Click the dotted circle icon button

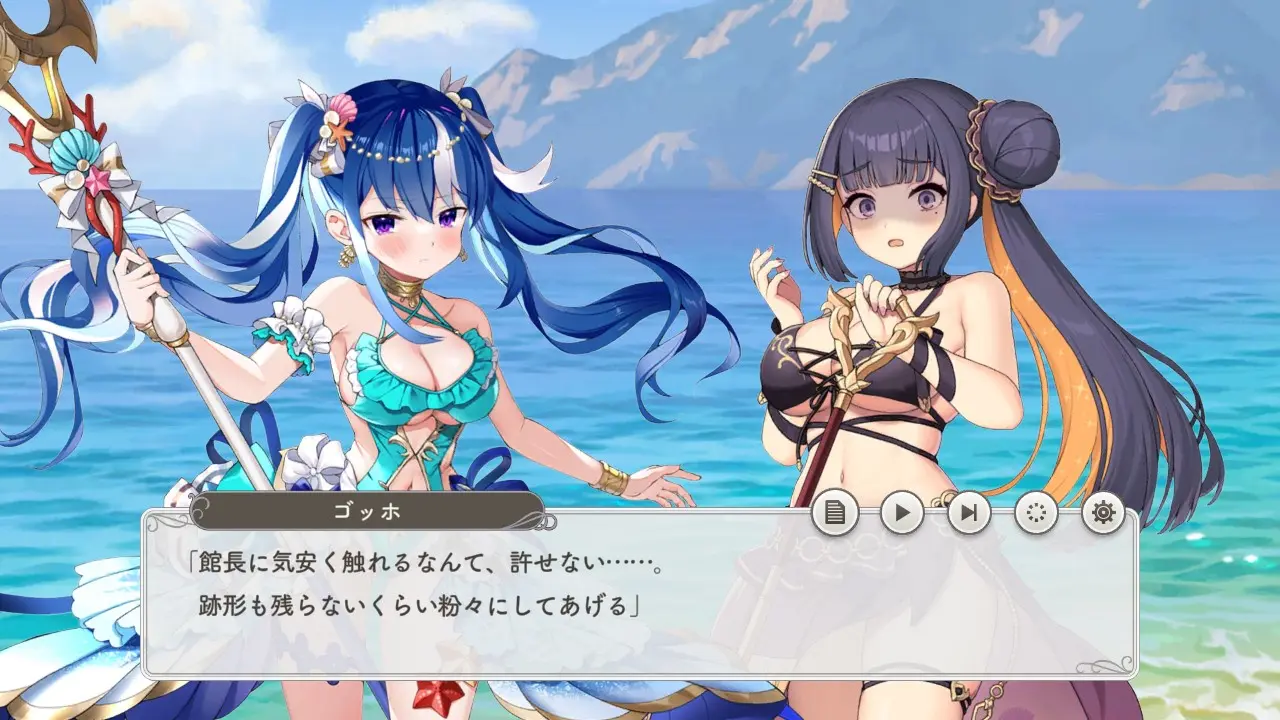(1036, 514)
